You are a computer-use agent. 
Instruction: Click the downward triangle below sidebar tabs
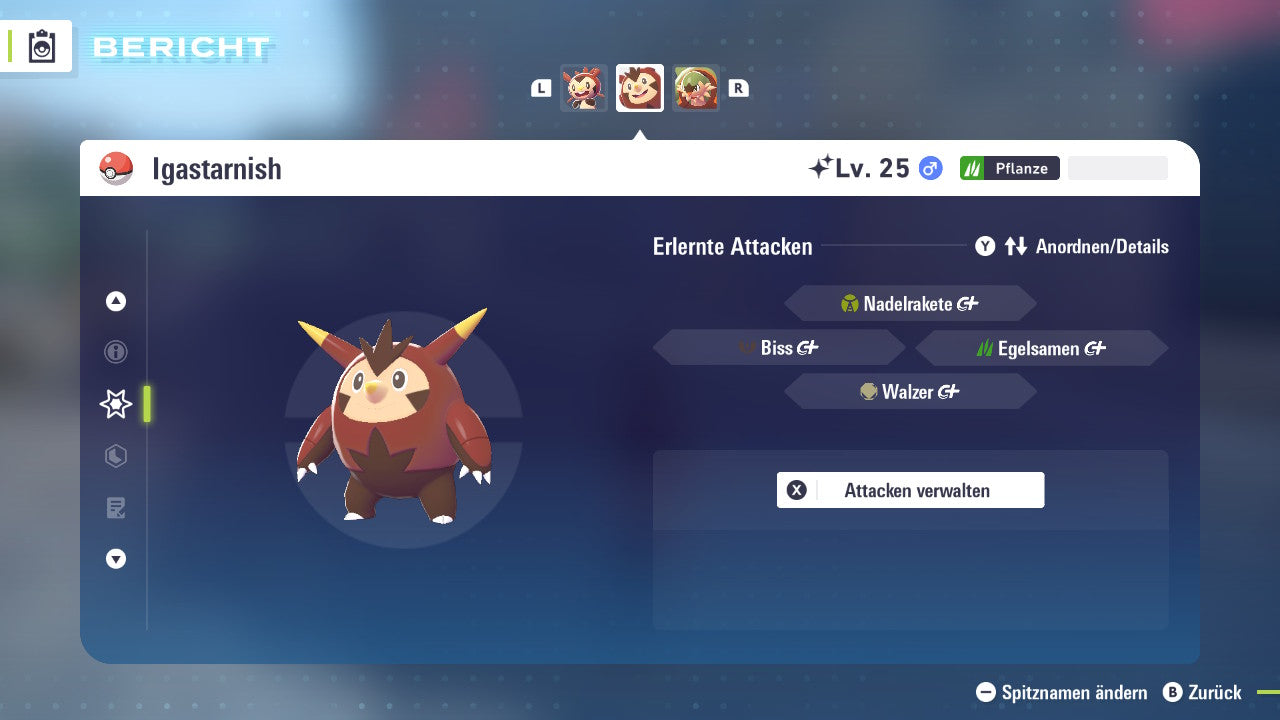click(116, 559)
